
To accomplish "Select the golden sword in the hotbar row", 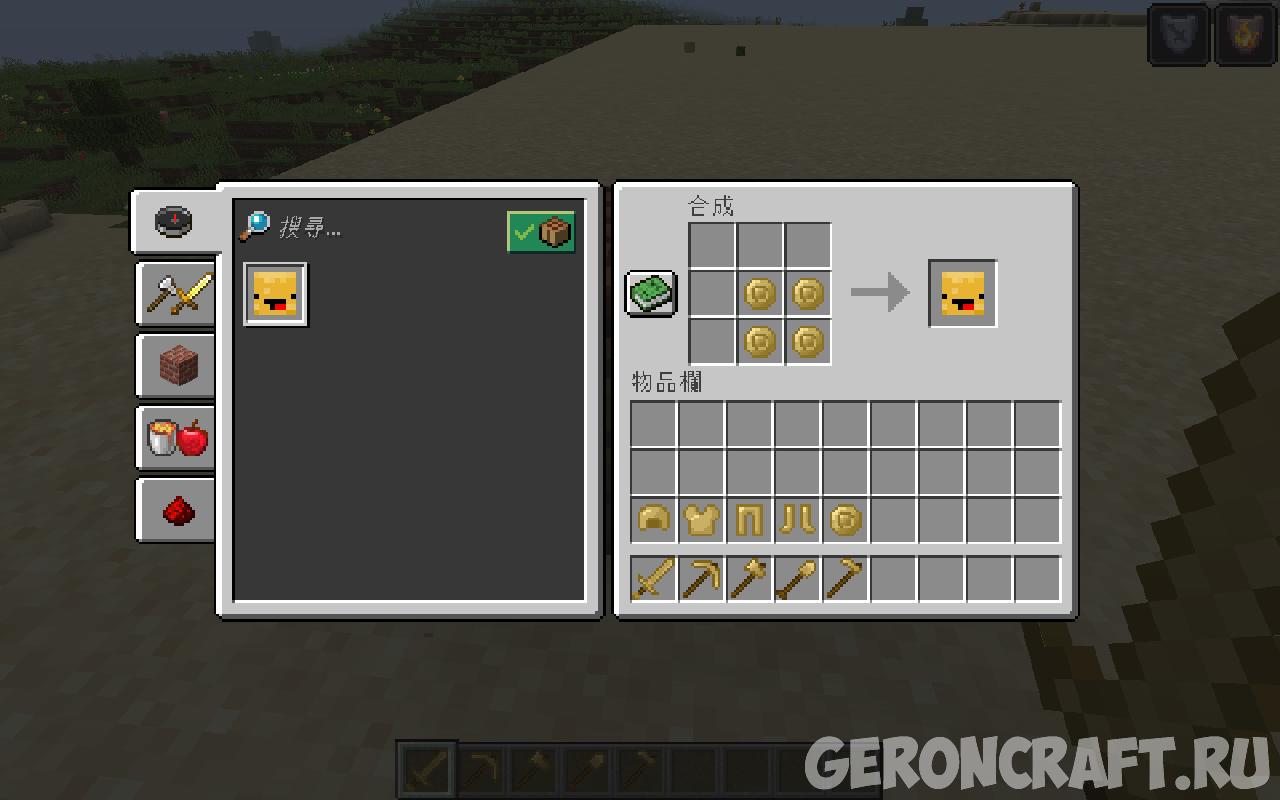I will click(x=653, y=579).
